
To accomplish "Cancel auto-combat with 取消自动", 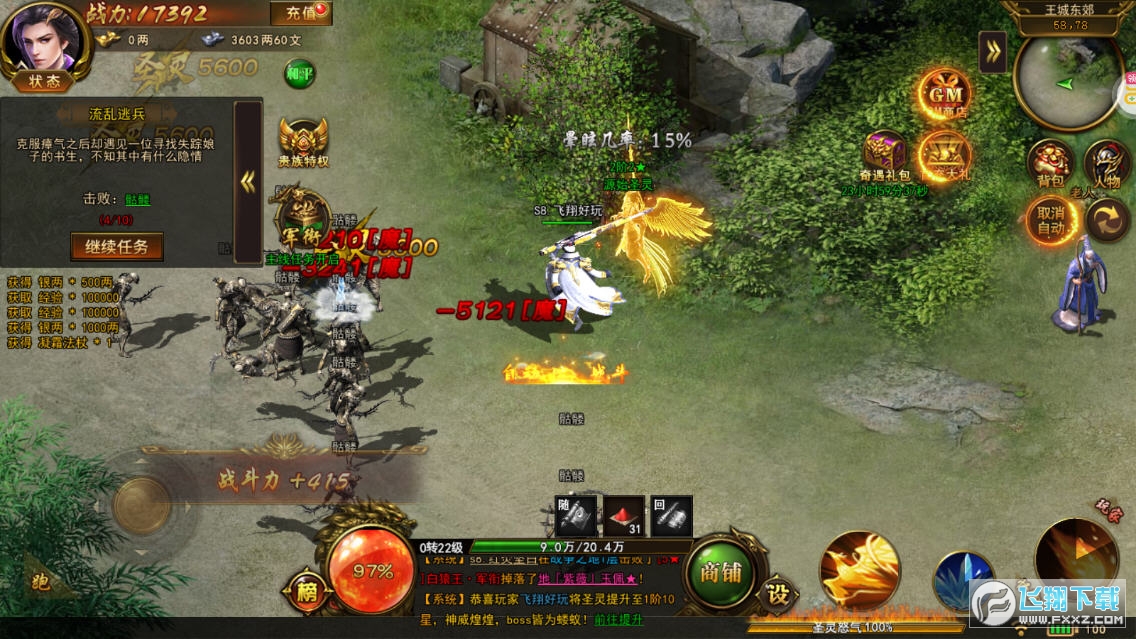I will [x=1050, y=219].
